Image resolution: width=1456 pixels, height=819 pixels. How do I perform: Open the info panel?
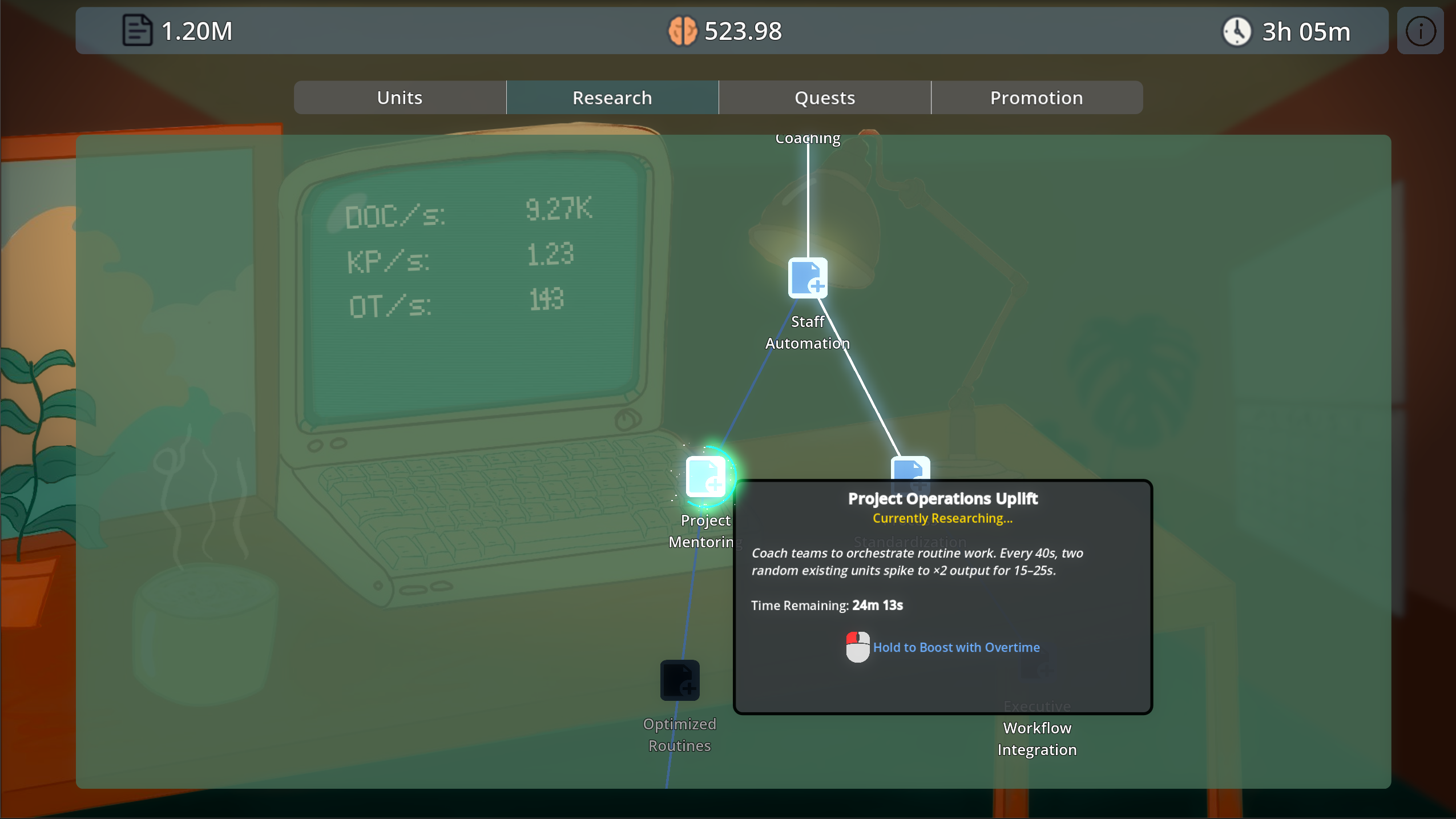pos(1420,30)
